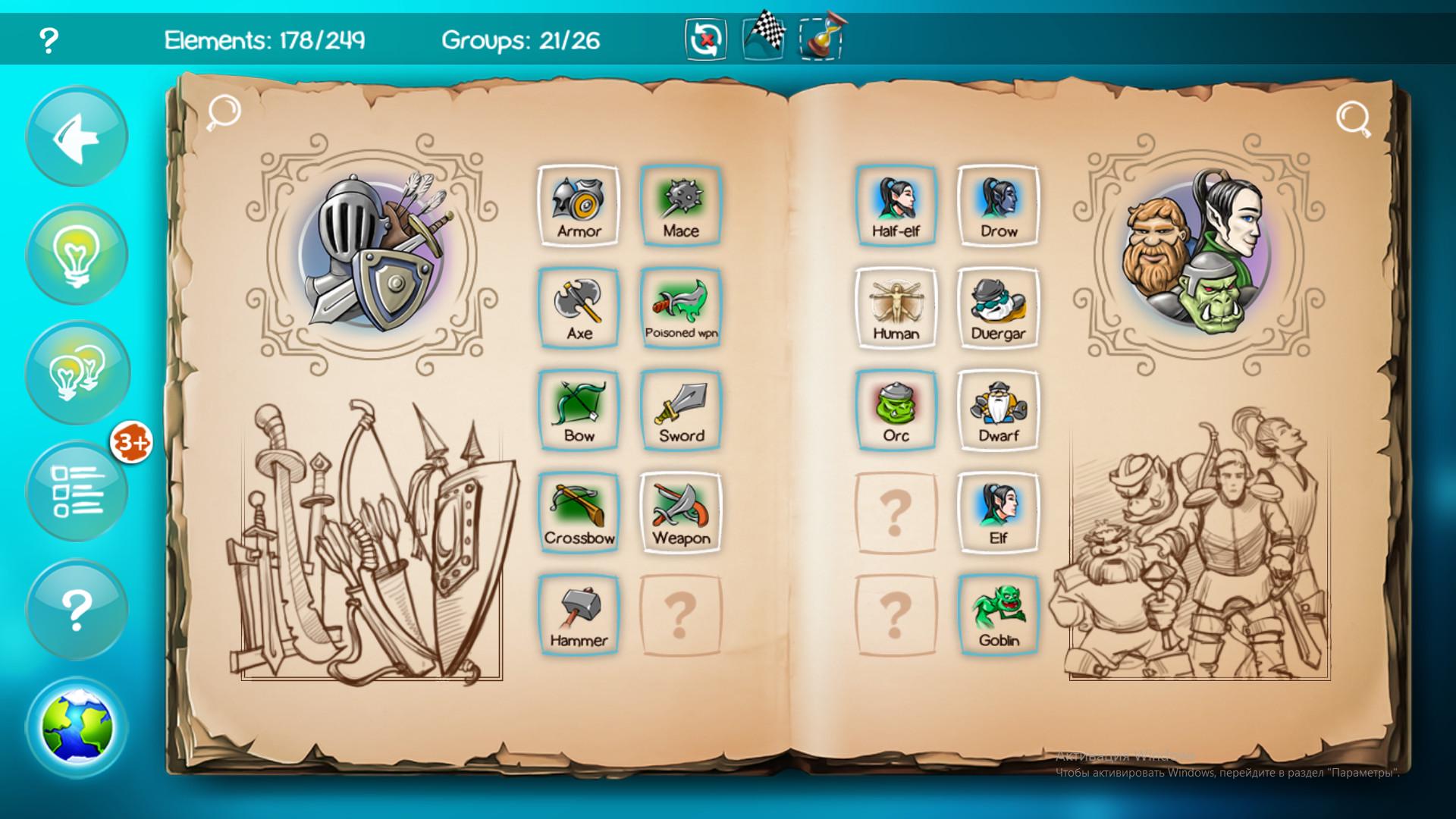The image size is (1456, 819).
Task: Choose the Drow element
Action: click(998, 206)
